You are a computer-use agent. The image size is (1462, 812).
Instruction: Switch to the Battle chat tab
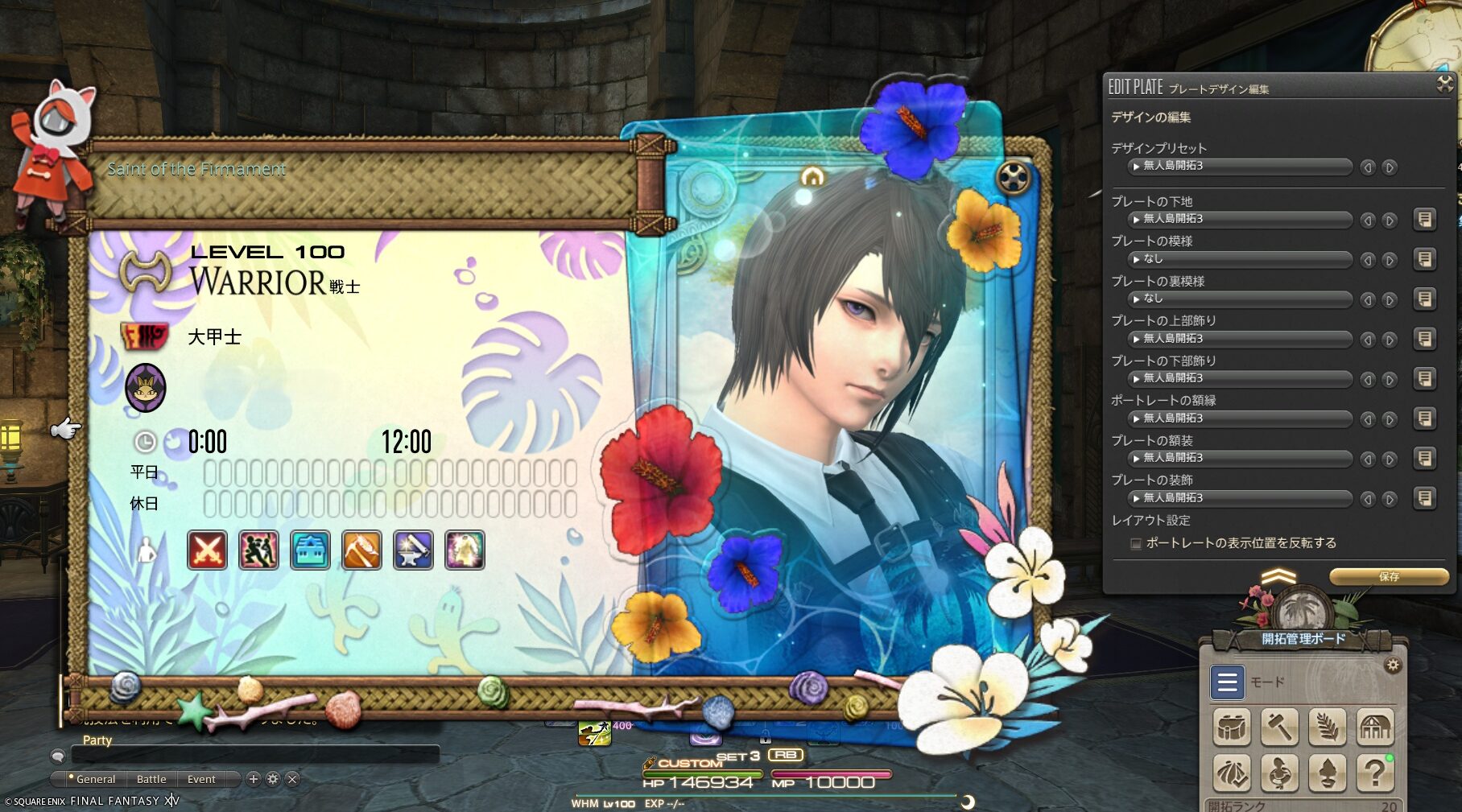point(151,779)
